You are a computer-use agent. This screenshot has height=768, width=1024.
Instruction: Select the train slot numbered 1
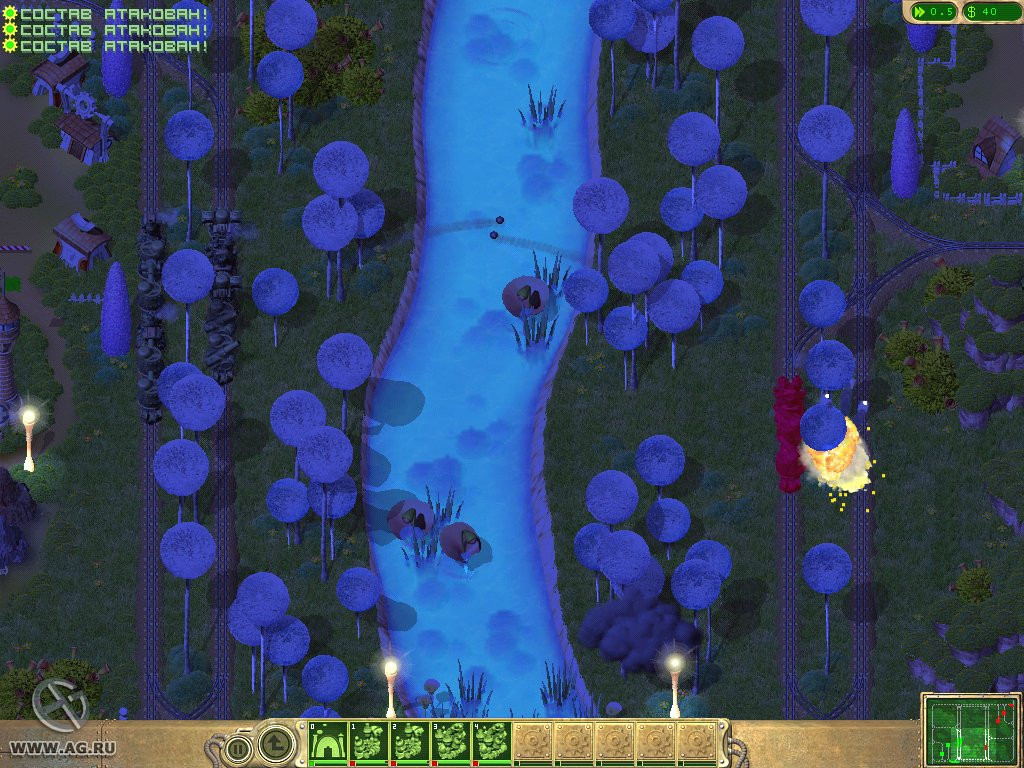(x=371, y=743)
